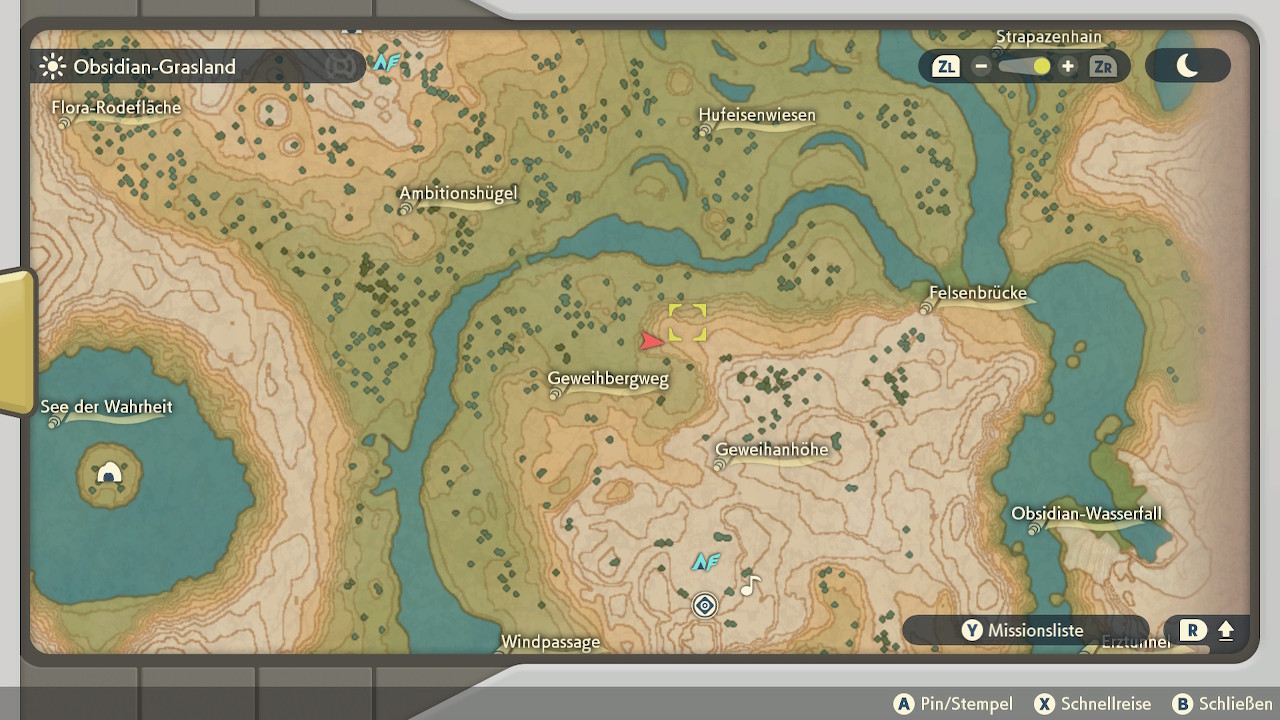The width and height of the screenshot is (1280, 720).
Task: Open the Missionsliste
Action: 1024,630
